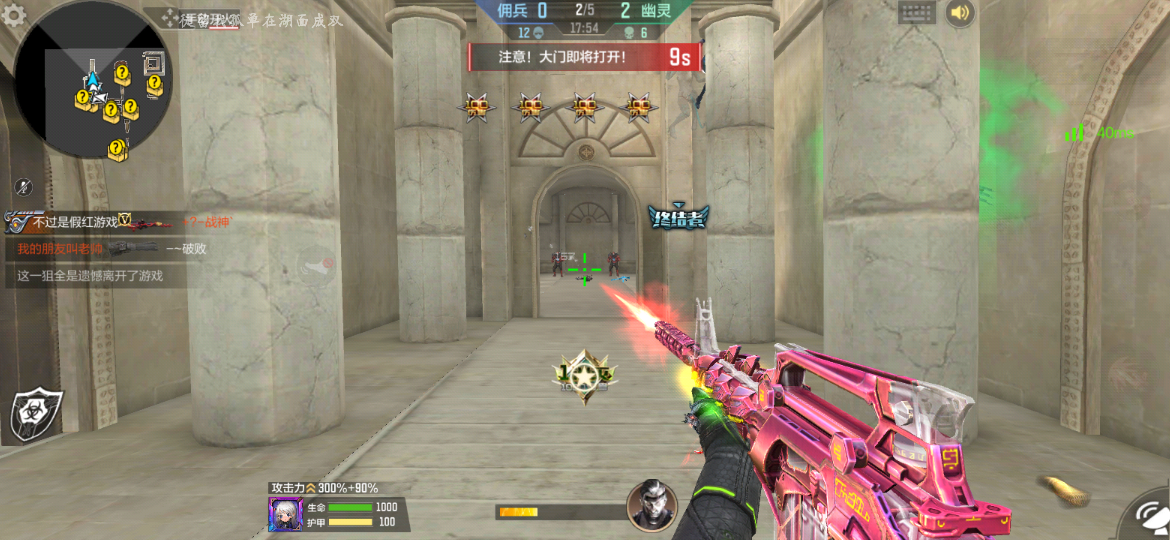Open the keyboard chat input
The height and width of the screenshot is (540, 1170).
coord(916,13)
